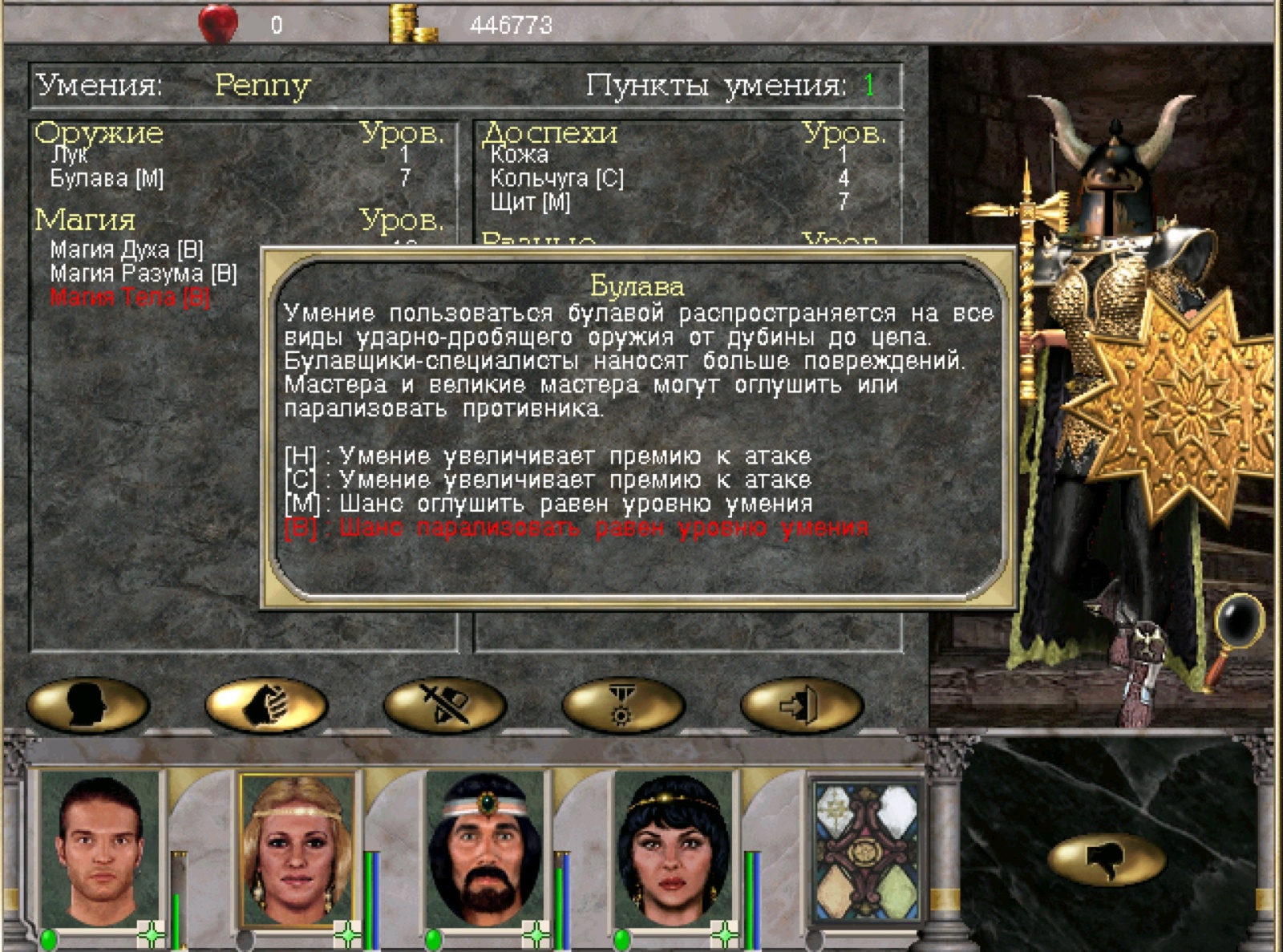This screenshot has width=1283, height=952.
Task: Open awards screen via medal icon
Action: (624, 704)
